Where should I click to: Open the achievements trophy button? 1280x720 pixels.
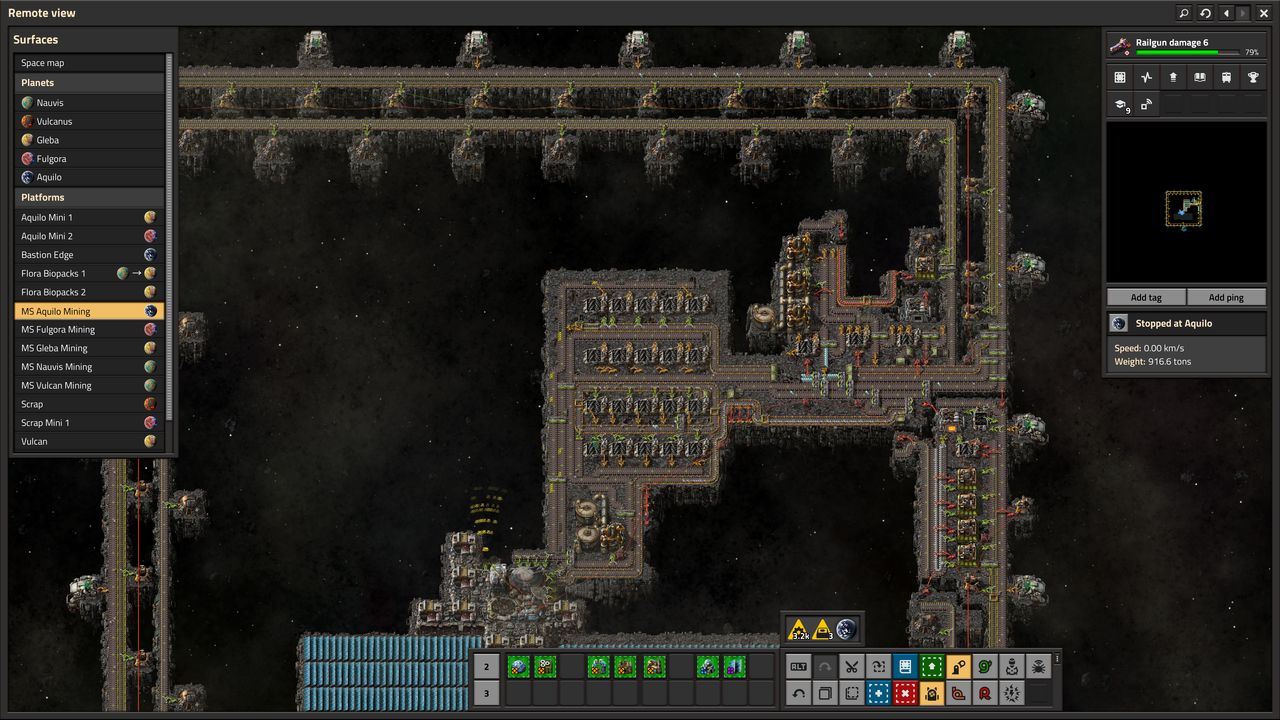1253,77
